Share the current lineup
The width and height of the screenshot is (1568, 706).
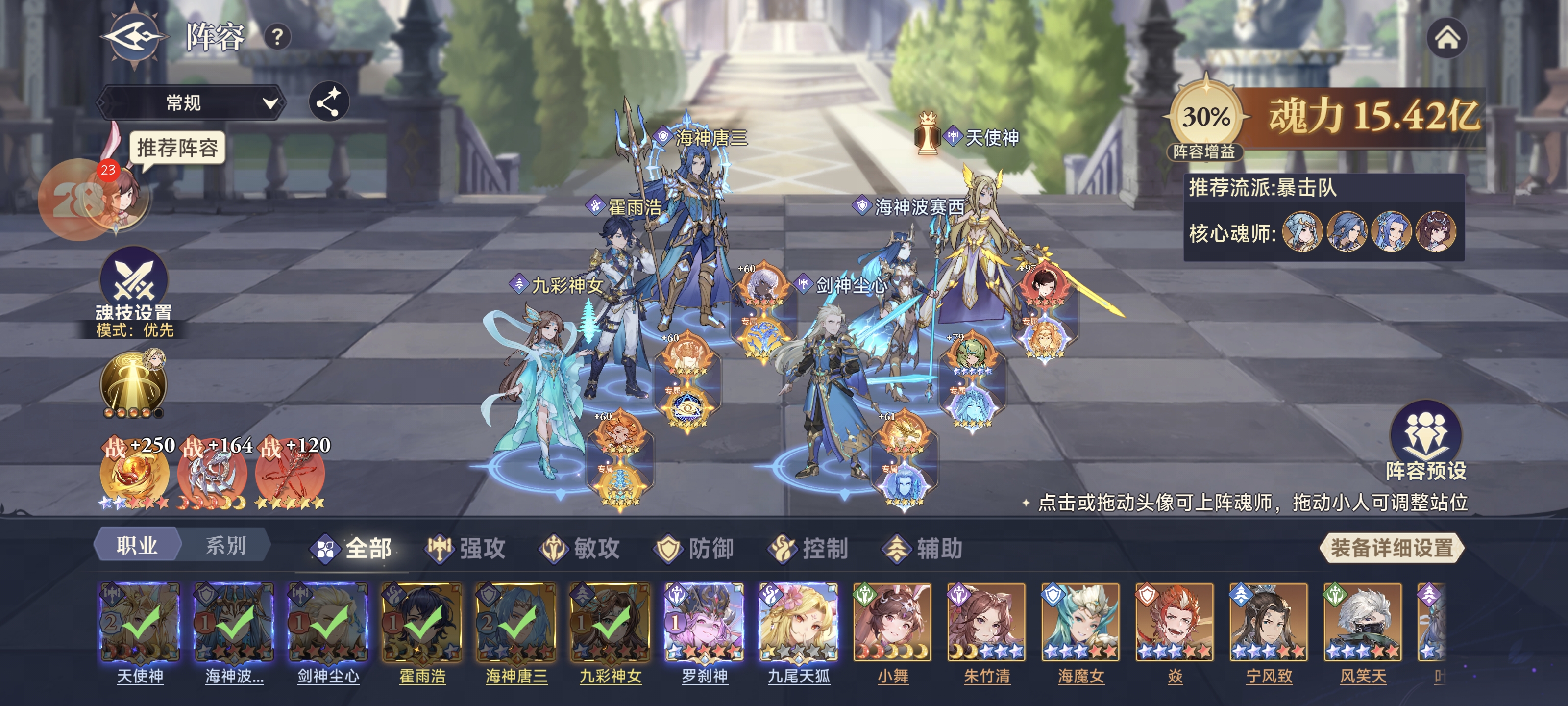click(329, 101)
